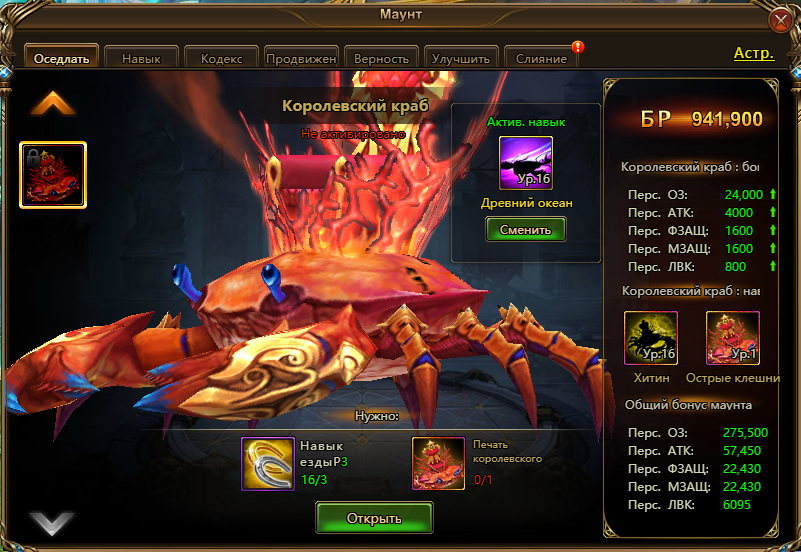Click the Навык езды item icon
The width and height of the screenshot is (801, 552).
pyautogui.click(x=268, y=463)
